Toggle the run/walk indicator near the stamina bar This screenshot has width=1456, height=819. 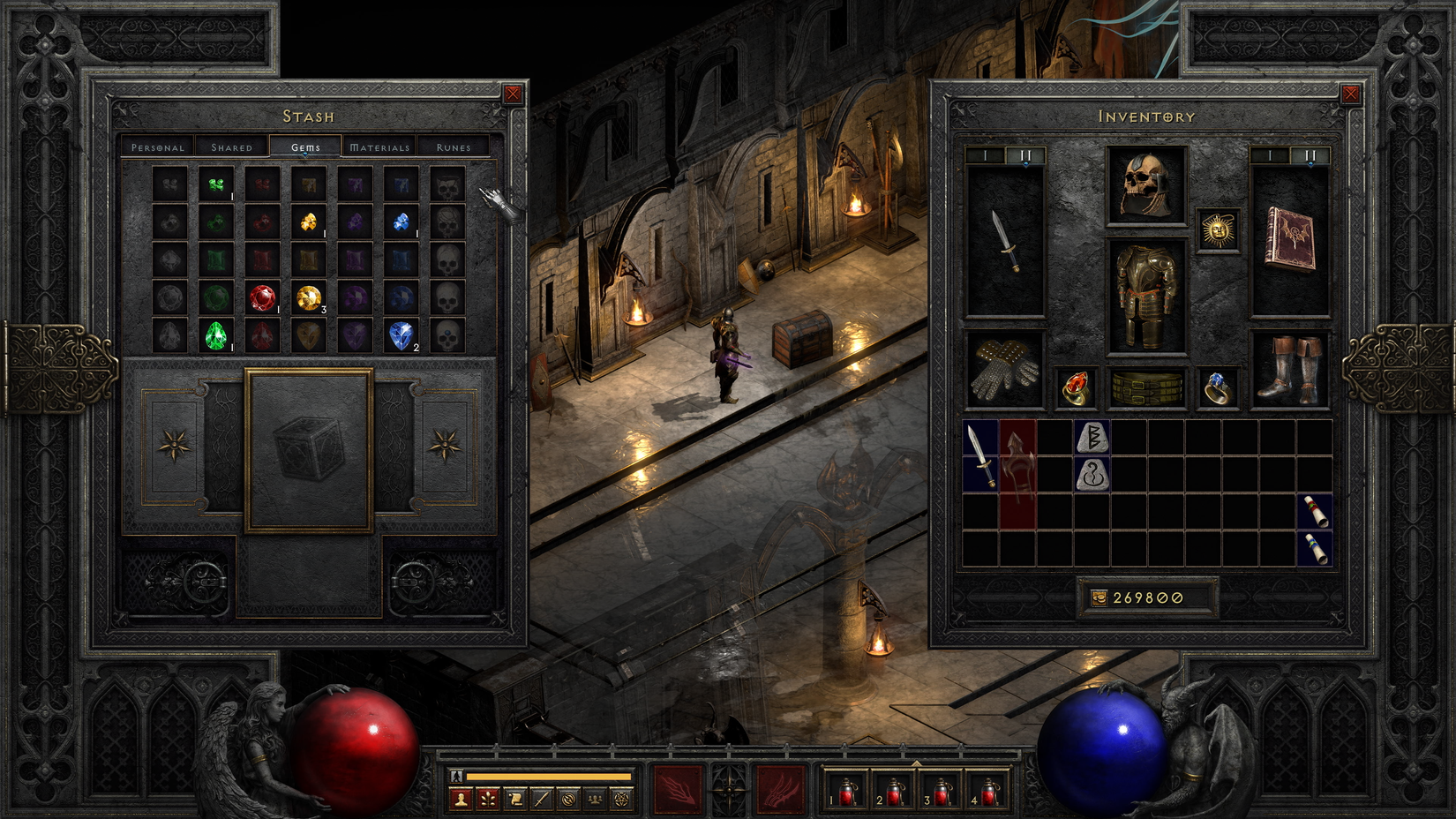[456, 776]
